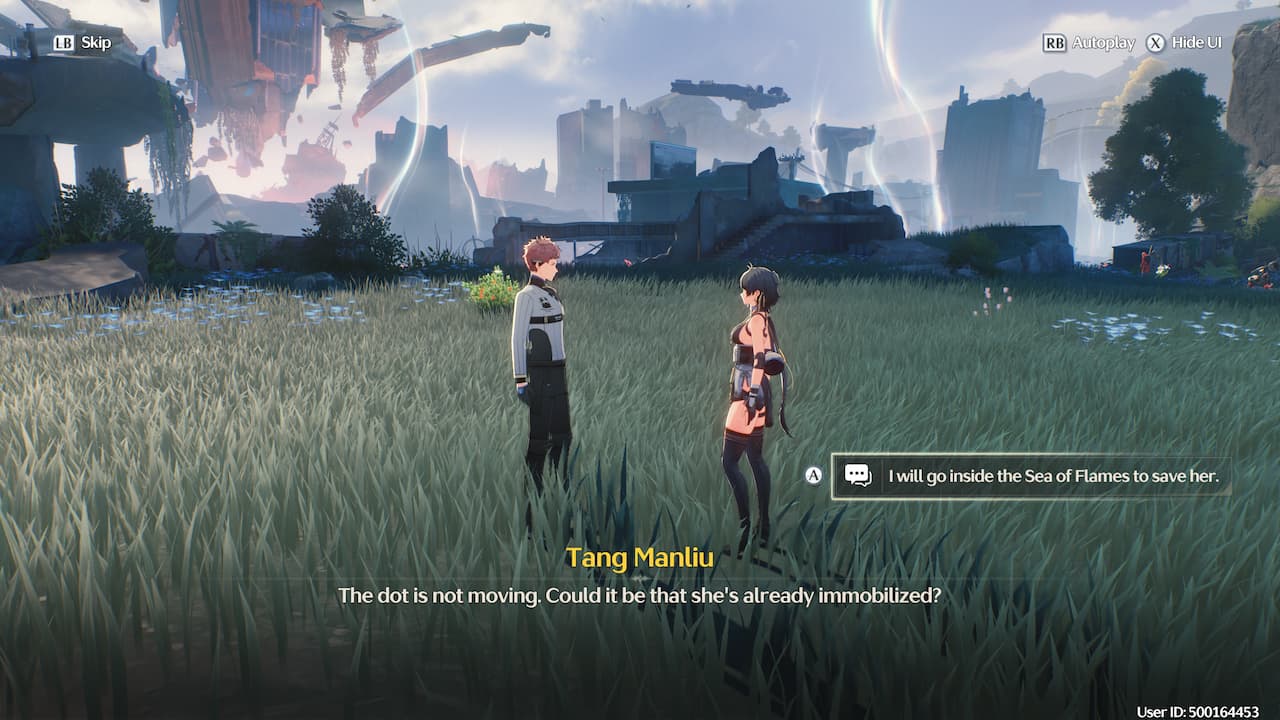The width and height of the screenshot is (1280, 720).
Task: Hide UI during the conversation
Action: click(x=1185, y=43)
